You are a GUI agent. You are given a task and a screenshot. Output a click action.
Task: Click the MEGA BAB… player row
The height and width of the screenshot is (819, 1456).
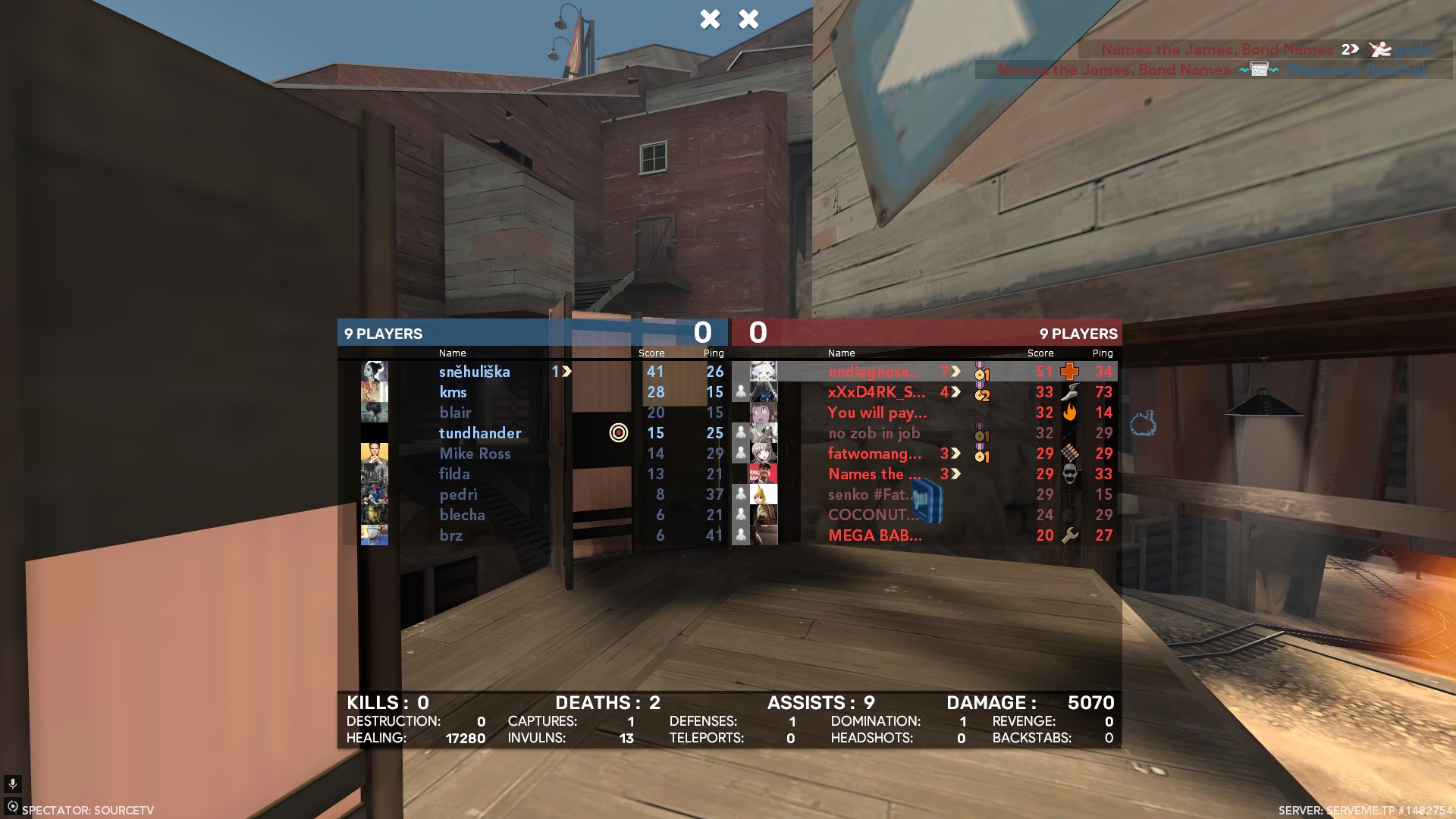pyautogui.click(x=875, y=535)
